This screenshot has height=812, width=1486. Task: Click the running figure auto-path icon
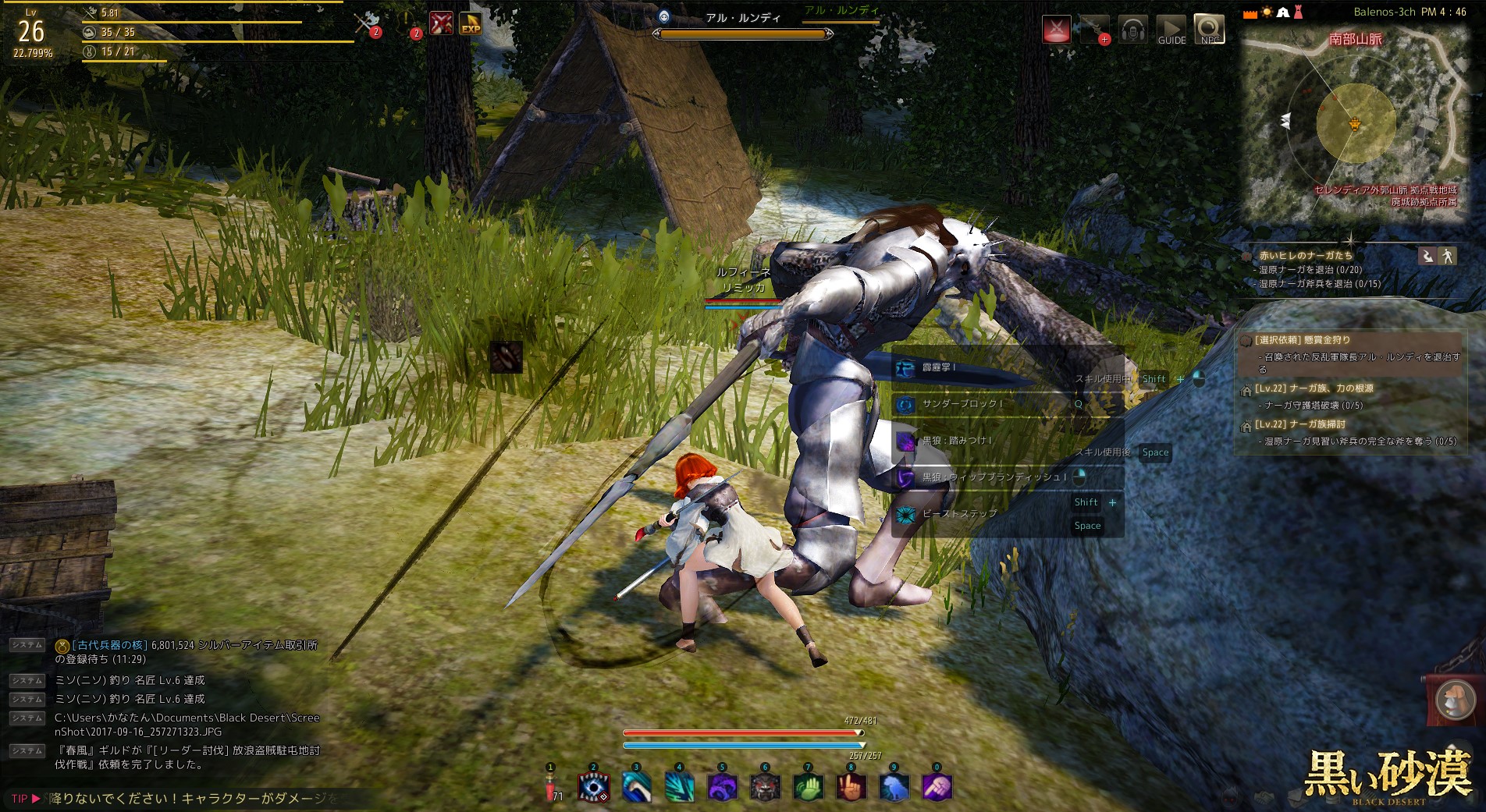[x=1448, y=256]
